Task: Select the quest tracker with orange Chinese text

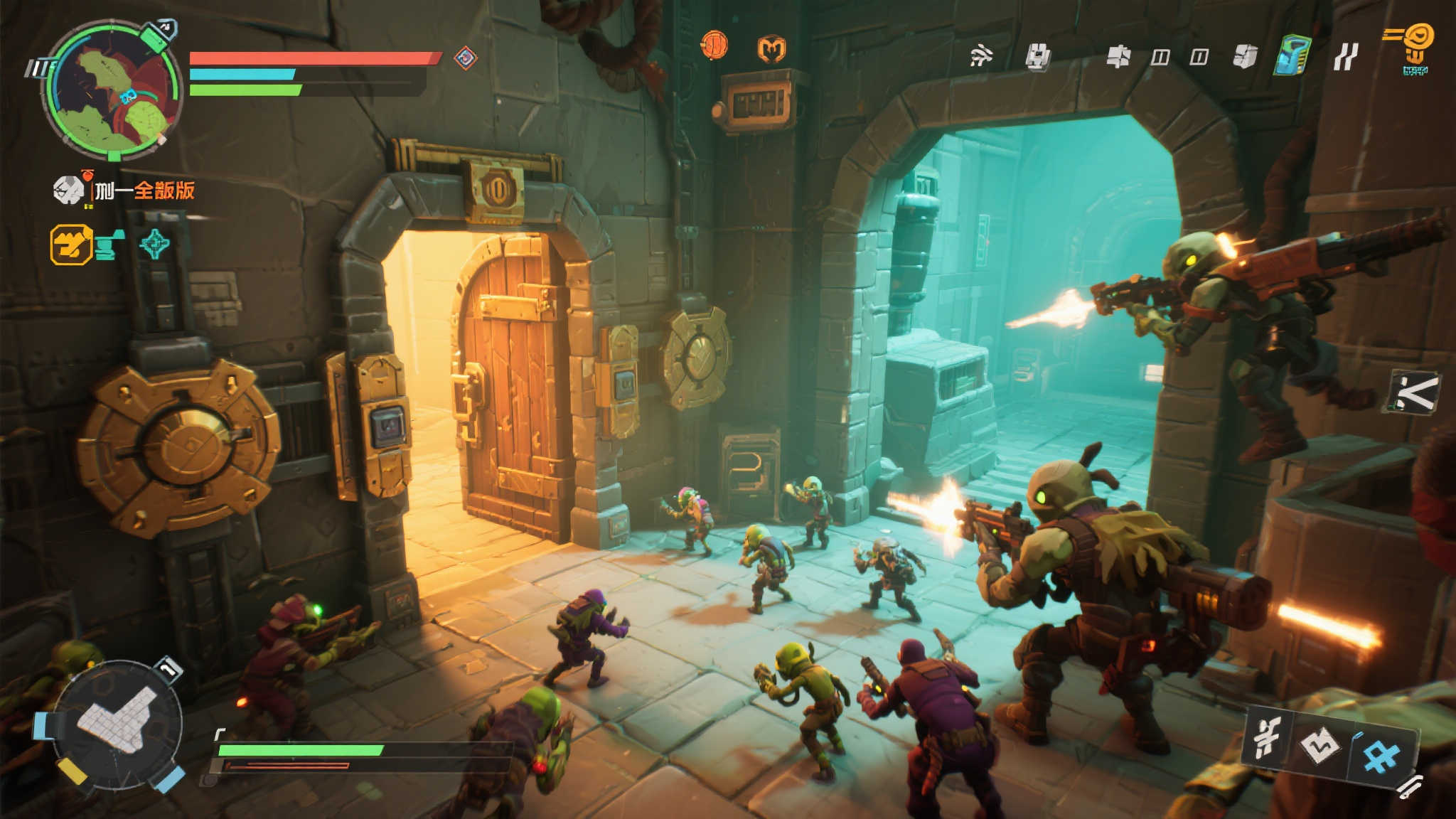Action: (144, 191)
